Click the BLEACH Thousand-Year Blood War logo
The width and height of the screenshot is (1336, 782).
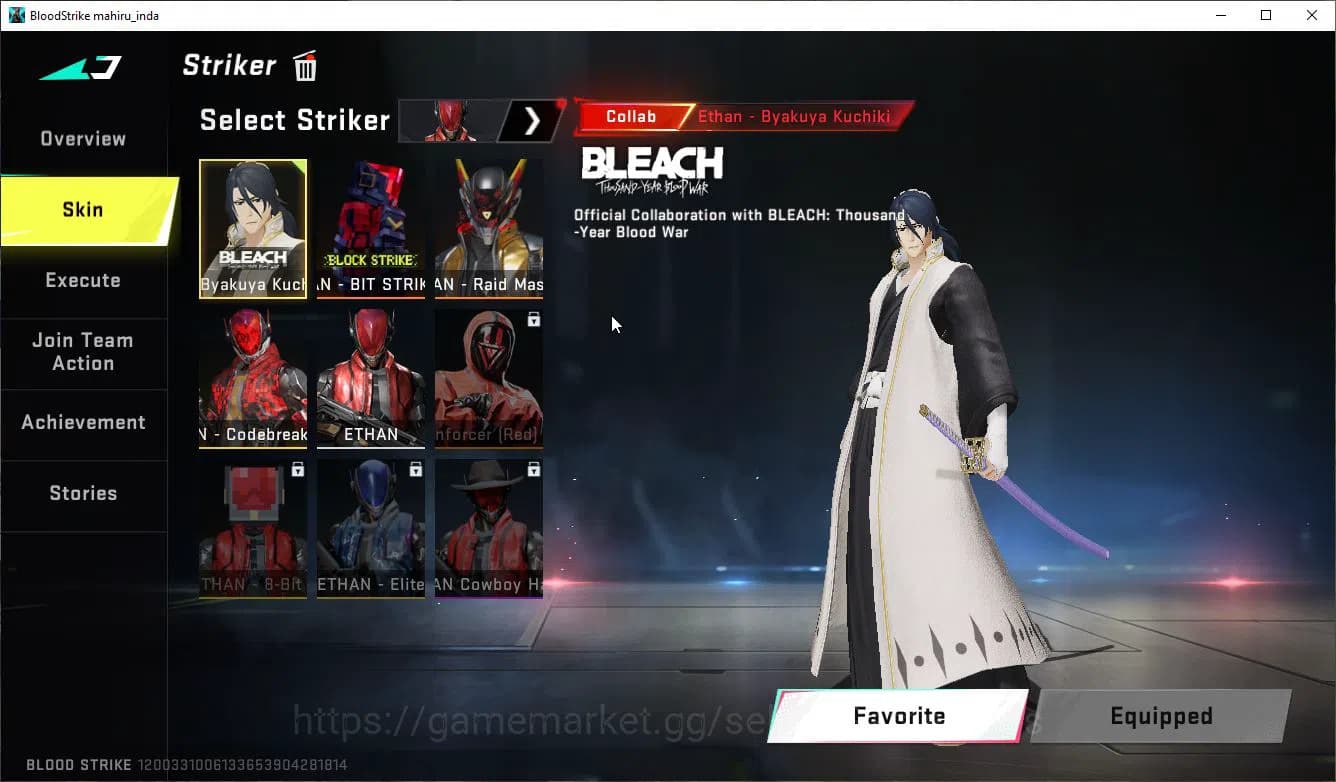point(652,165)
